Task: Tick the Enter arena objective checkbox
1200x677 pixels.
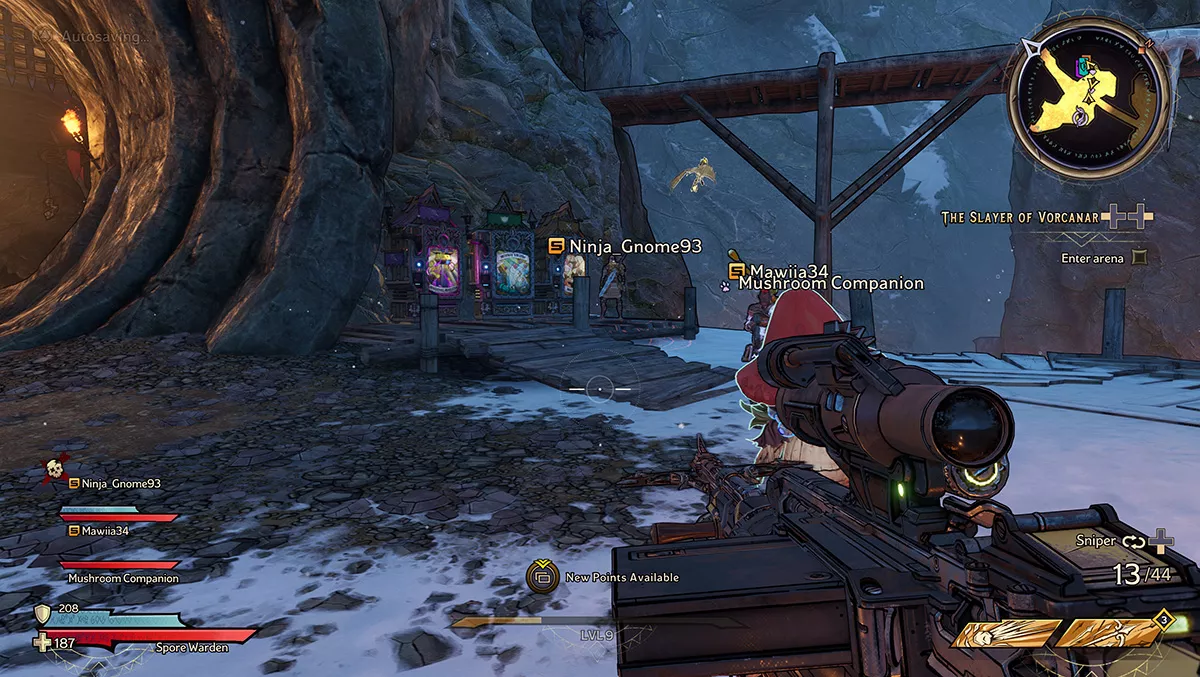Action: coord(1139,258)
